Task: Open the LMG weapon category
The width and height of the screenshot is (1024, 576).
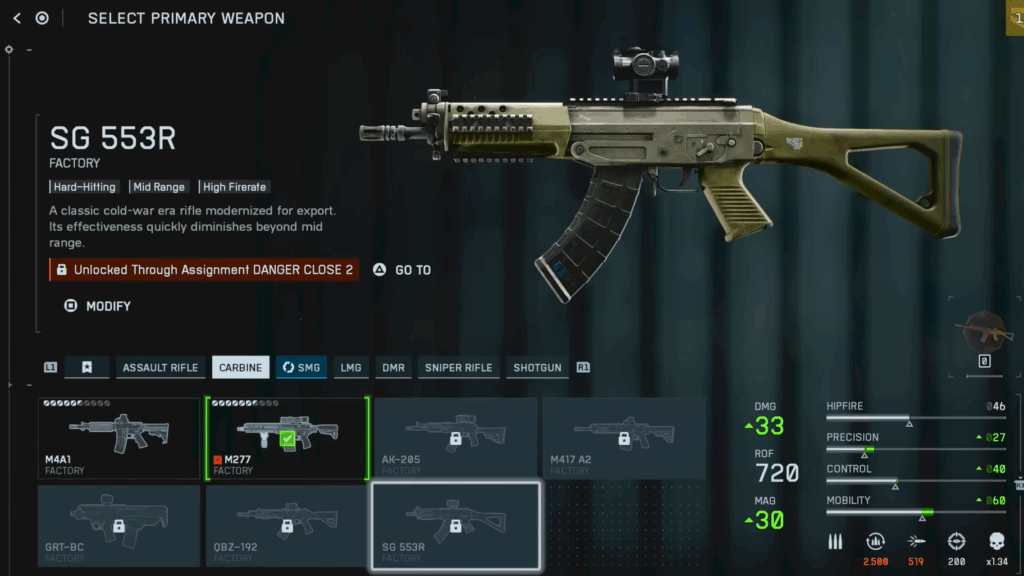Action: pyautogui.click(x=351, y=368)
